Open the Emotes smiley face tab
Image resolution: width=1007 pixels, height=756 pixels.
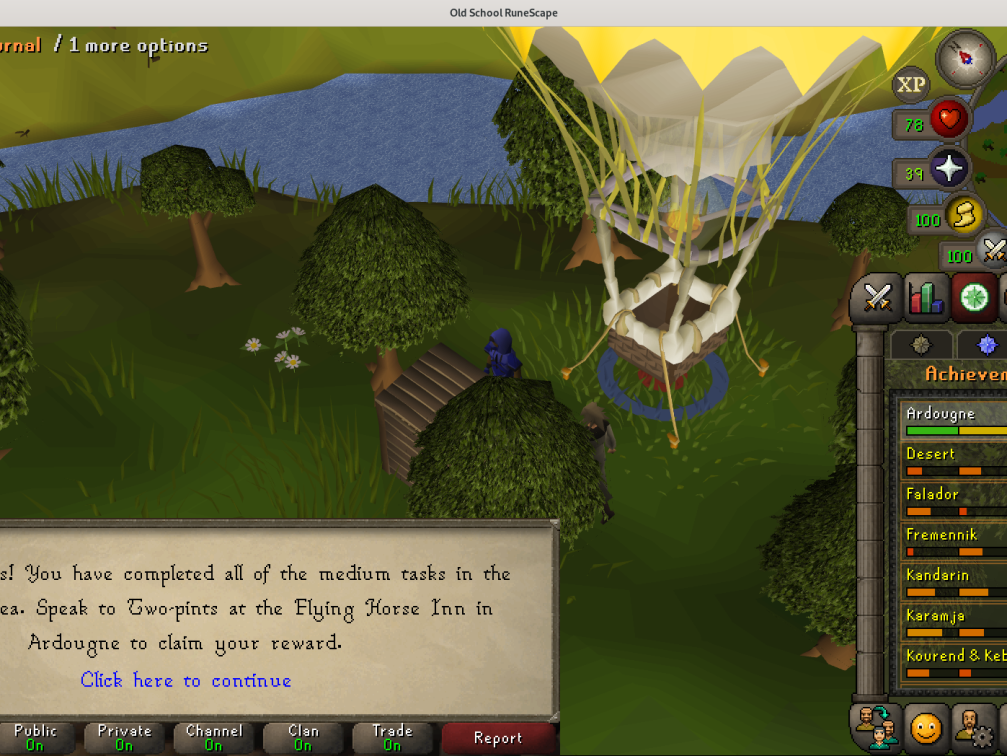[926, 727]
